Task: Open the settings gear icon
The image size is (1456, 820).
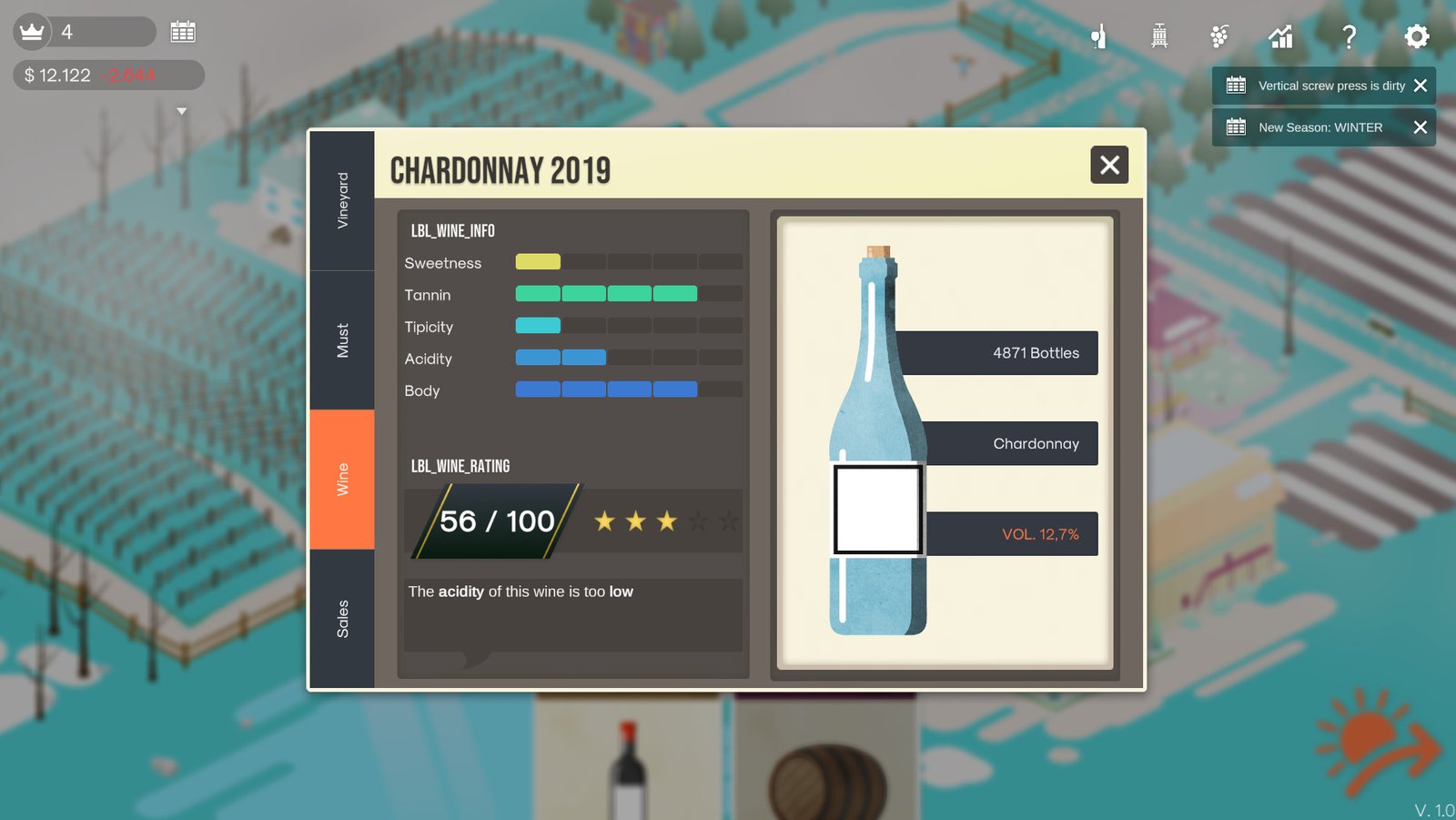Action: [x=1416, y=36]
